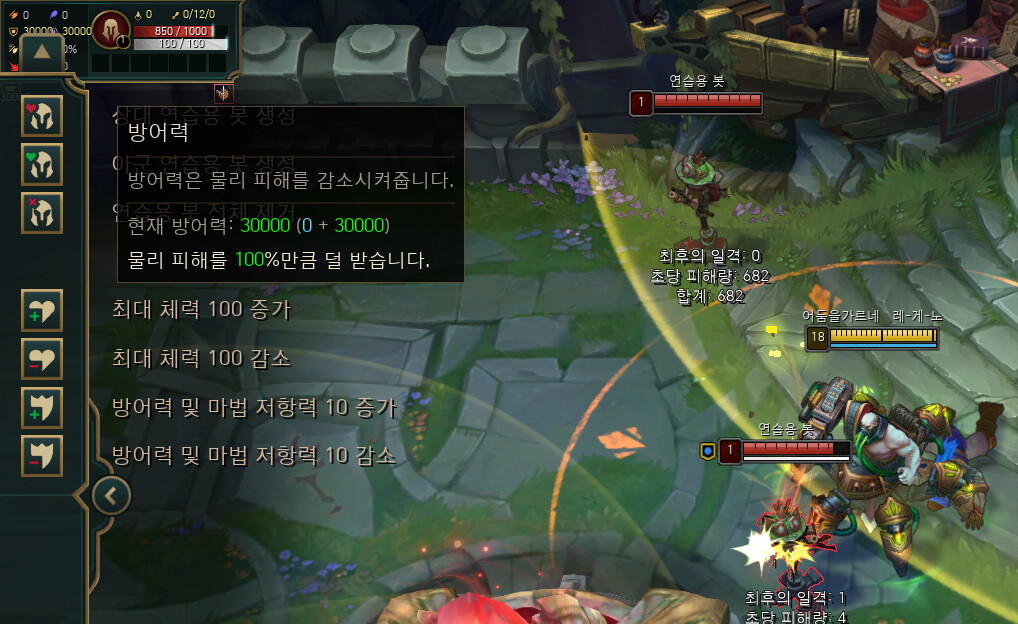Select the target dummy's helmet portrait

tap(110, 30)
